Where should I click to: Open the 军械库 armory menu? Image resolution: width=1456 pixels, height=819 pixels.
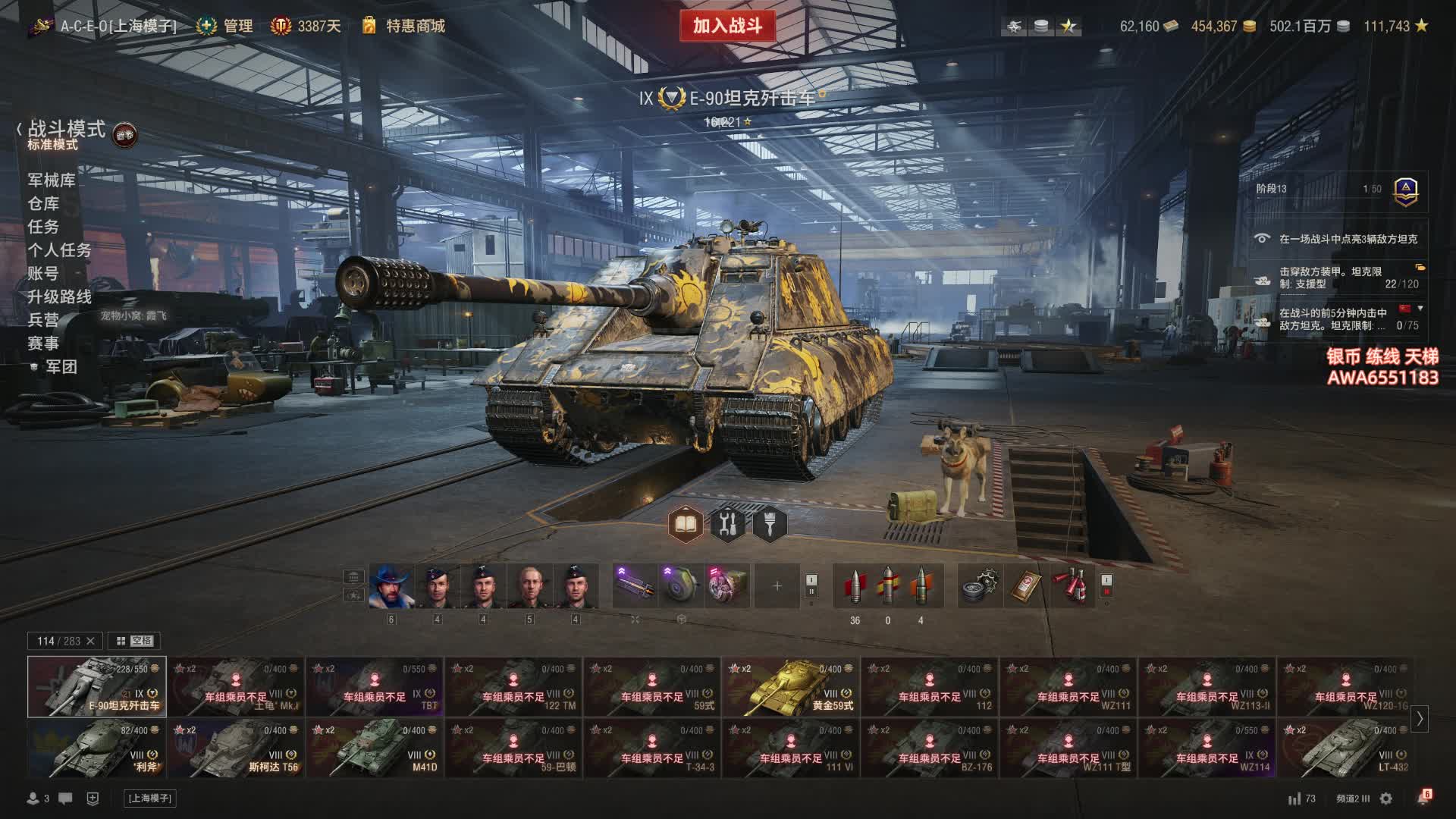tap(52, 180)
